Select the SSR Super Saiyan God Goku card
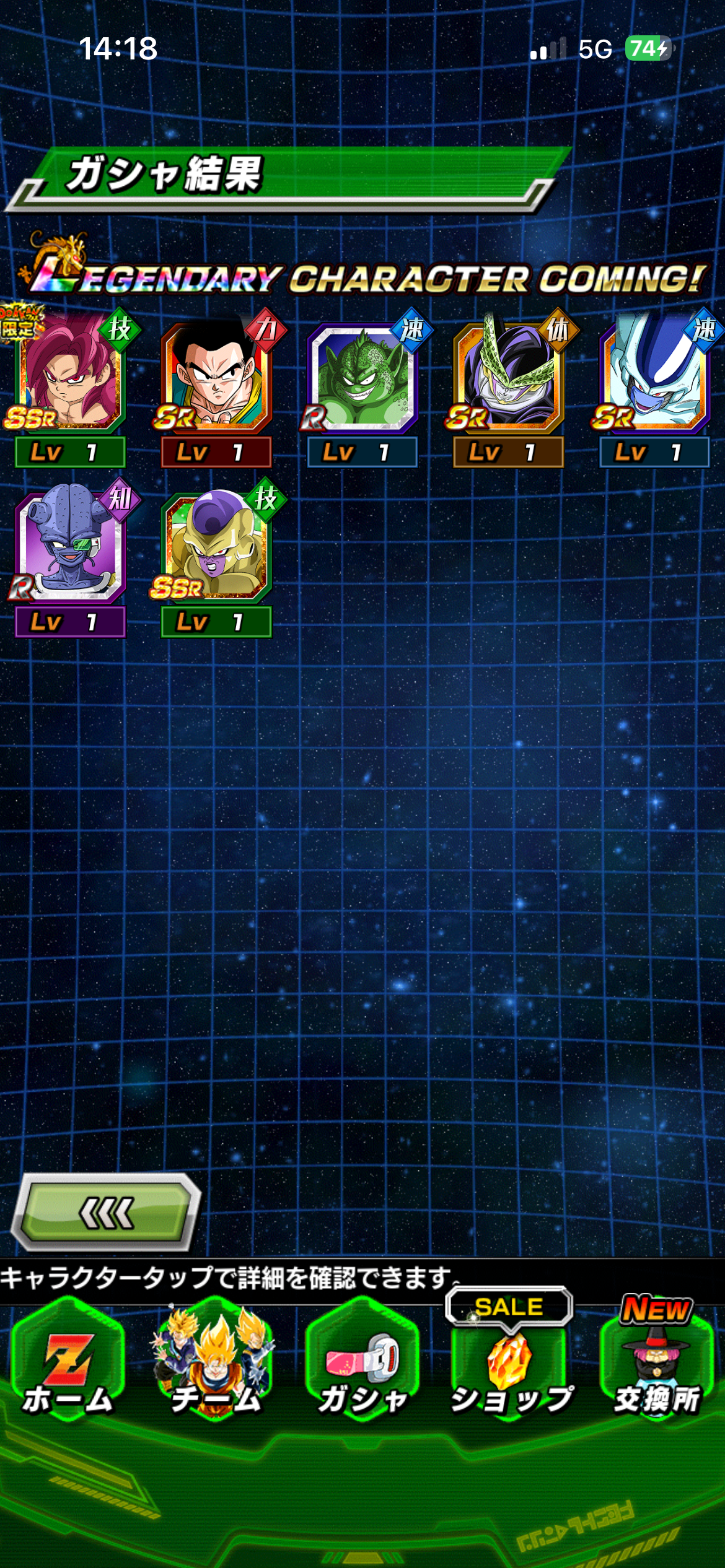The height and width of the screenshot is (1568, 725). click(x=69, y=378)
